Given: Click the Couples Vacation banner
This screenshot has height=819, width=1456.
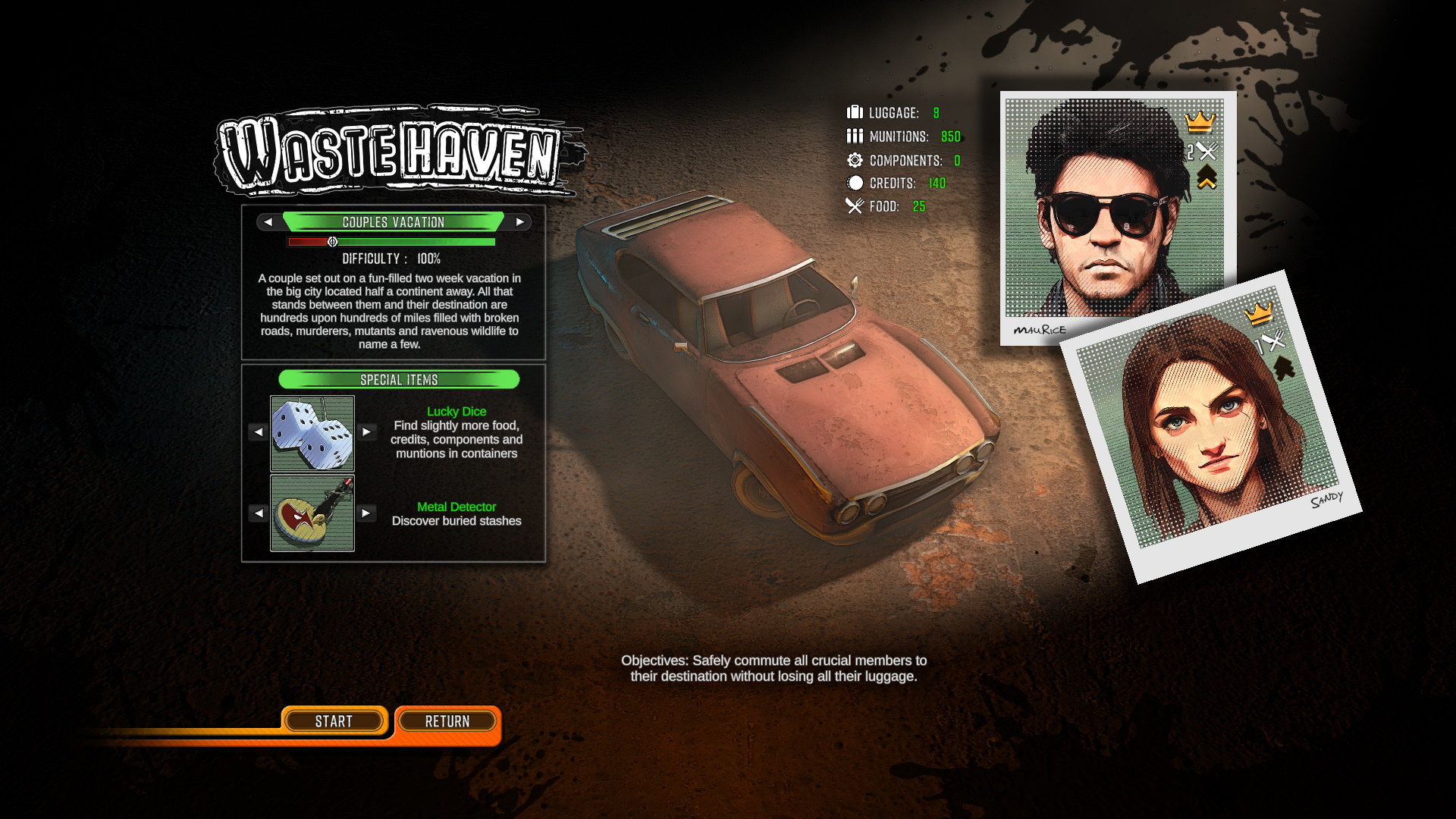Looking at the screenshot, I should coord(393,221).
